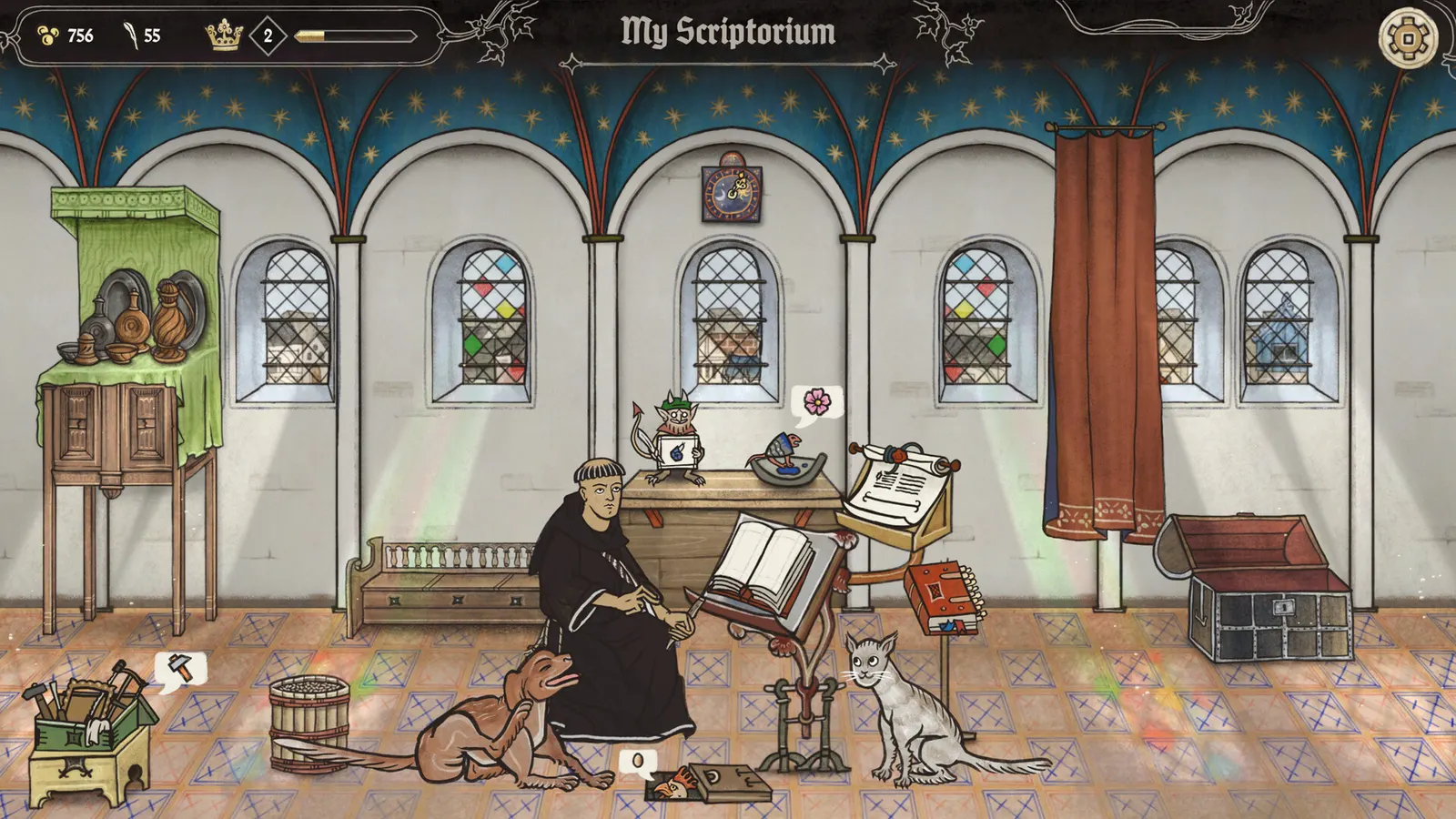This screenshot has width=1456, height=819.
Task: Open the settings gear in the top-right corner
Action: tap(1407, 39)
